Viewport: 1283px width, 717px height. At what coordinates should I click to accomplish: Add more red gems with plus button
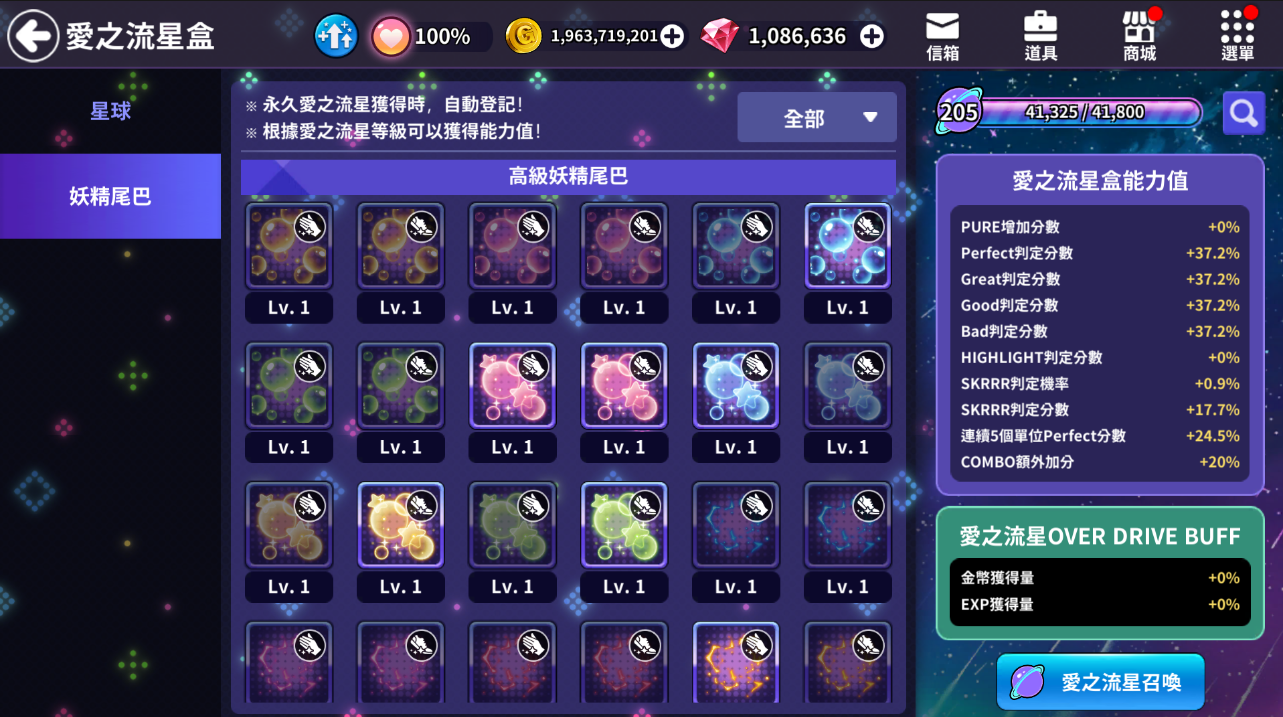(872, 37)
